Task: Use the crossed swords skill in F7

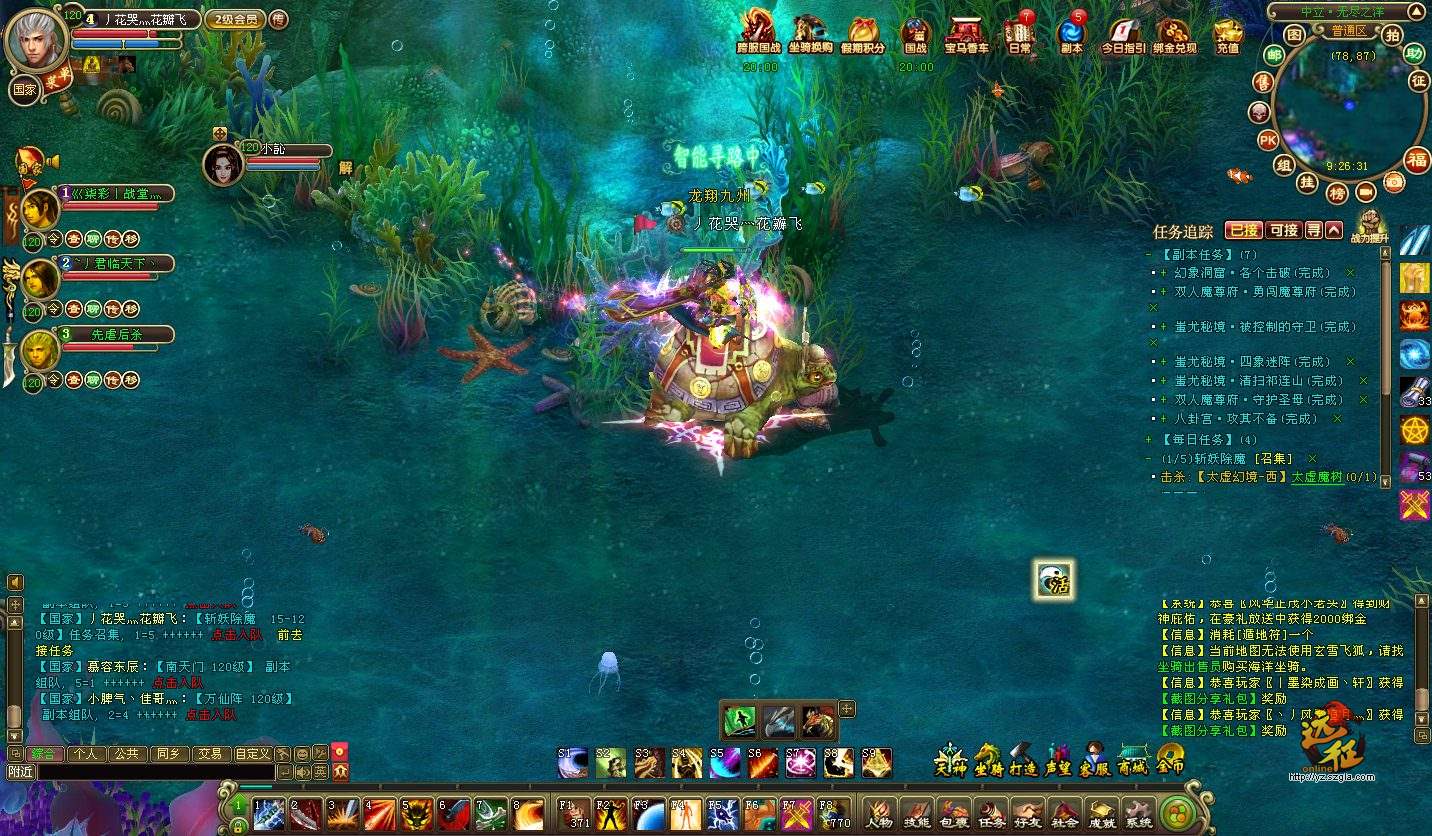Action: click(x=796, y=813)
